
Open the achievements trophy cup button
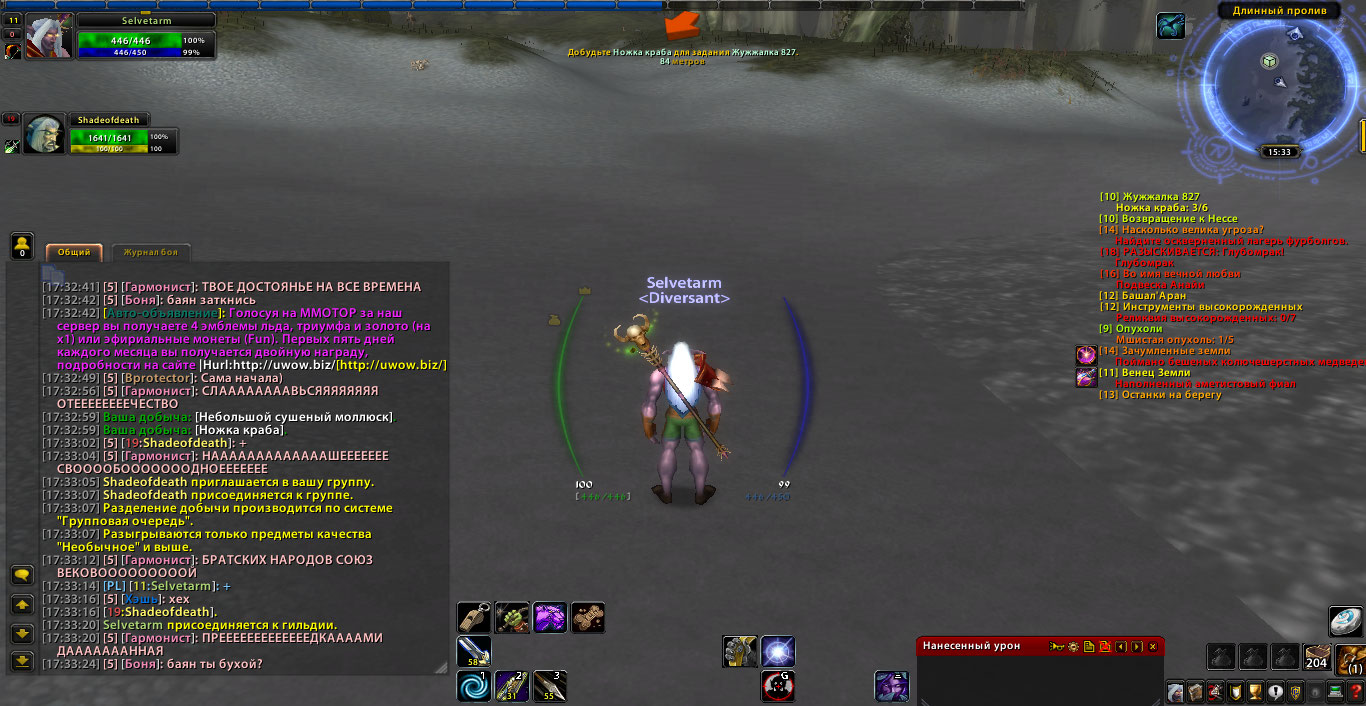(x=1255, y=692)
